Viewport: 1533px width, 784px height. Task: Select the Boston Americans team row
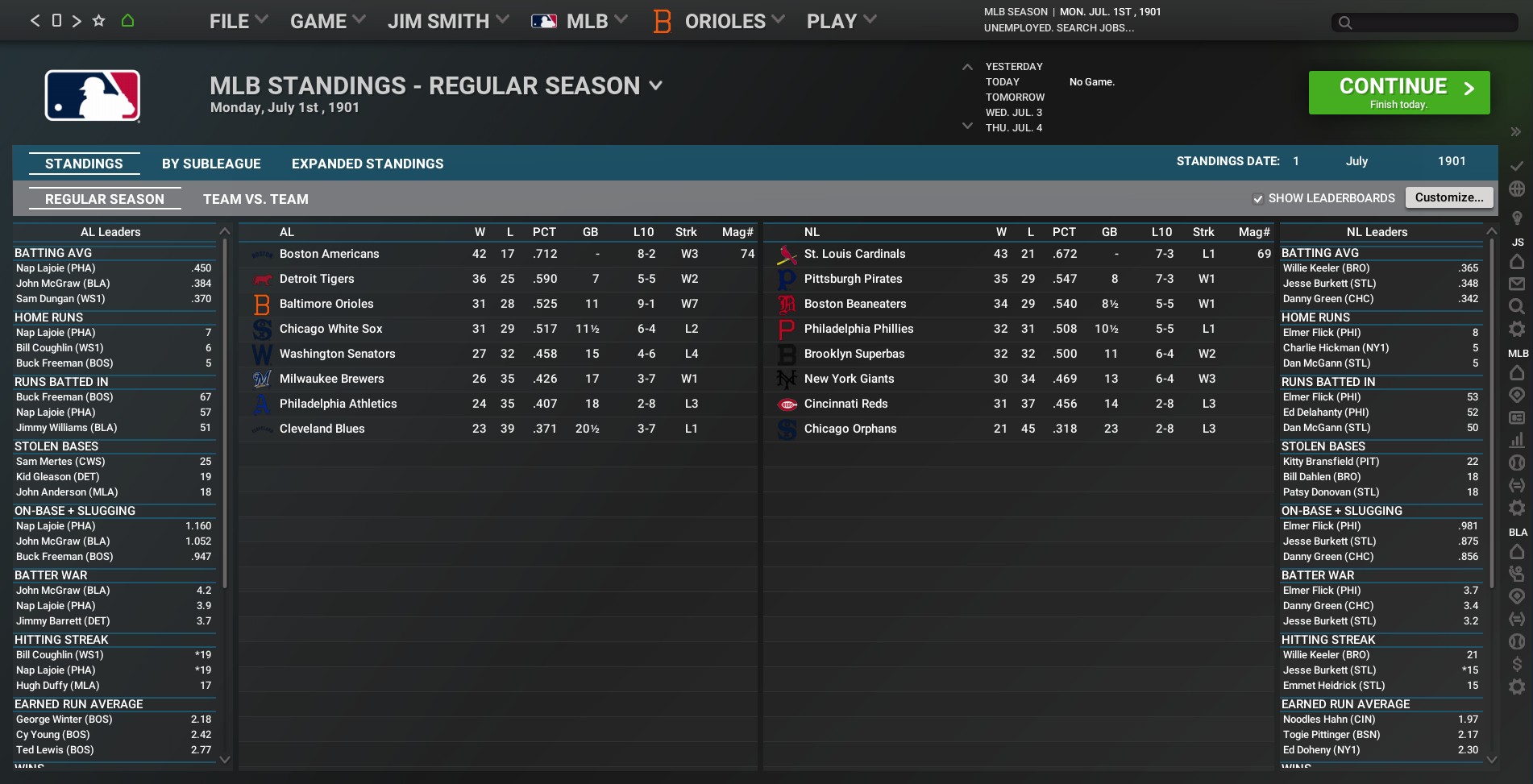click(329, 254)
